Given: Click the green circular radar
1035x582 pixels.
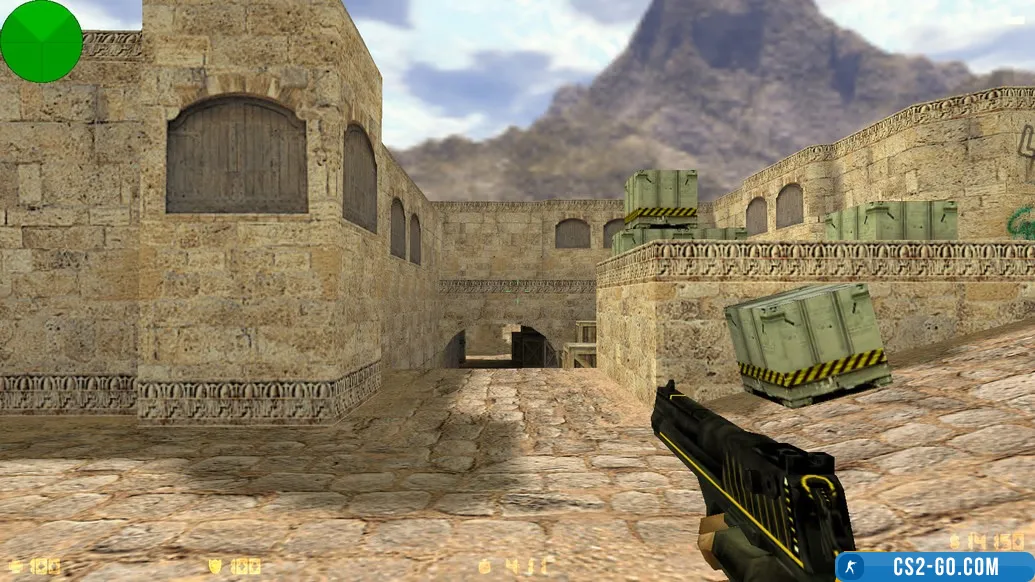Looking at the screenshot, I should (41, 41).
